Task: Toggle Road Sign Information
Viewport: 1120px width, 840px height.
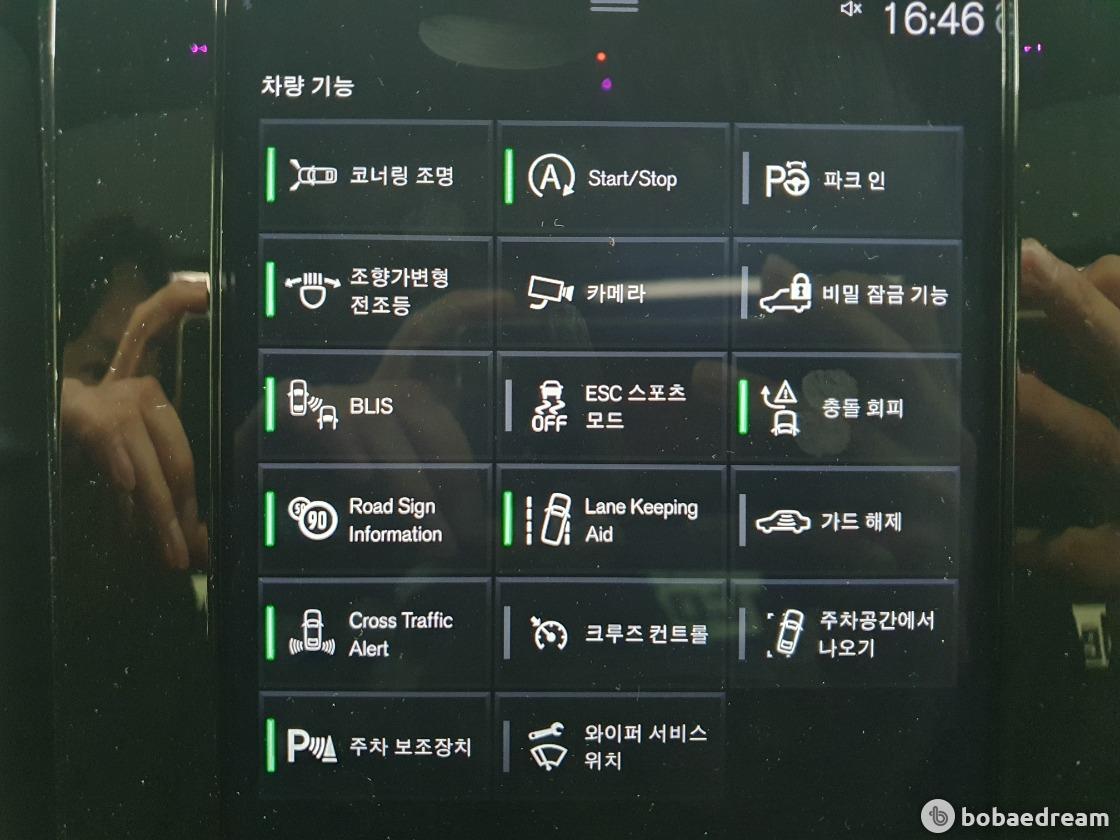Action: (x=376, y=520)
